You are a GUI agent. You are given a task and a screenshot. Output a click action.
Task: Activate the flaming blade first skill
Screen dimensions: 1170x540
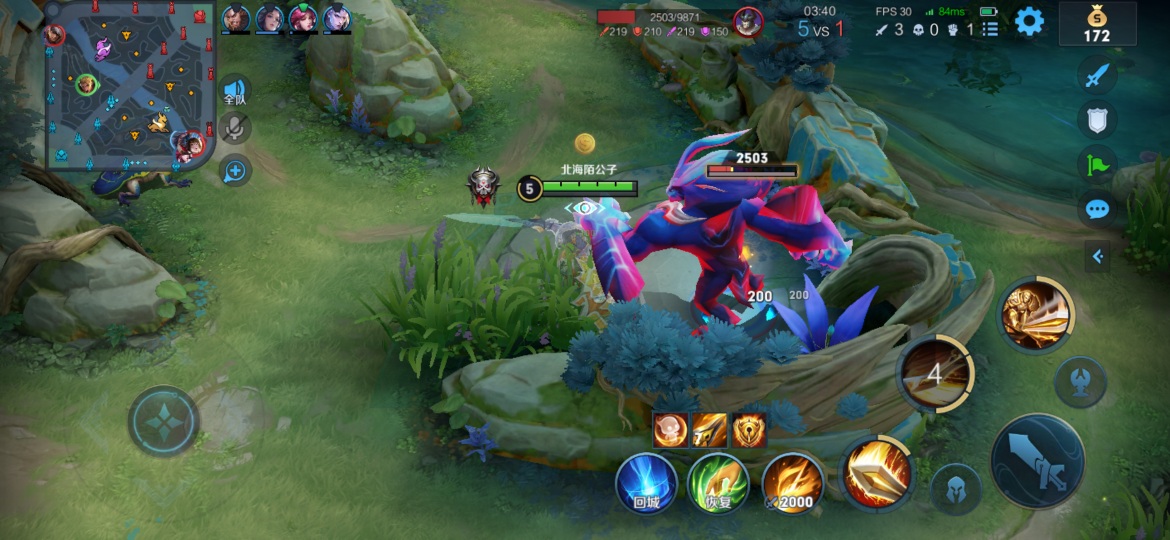pos(878,472)
